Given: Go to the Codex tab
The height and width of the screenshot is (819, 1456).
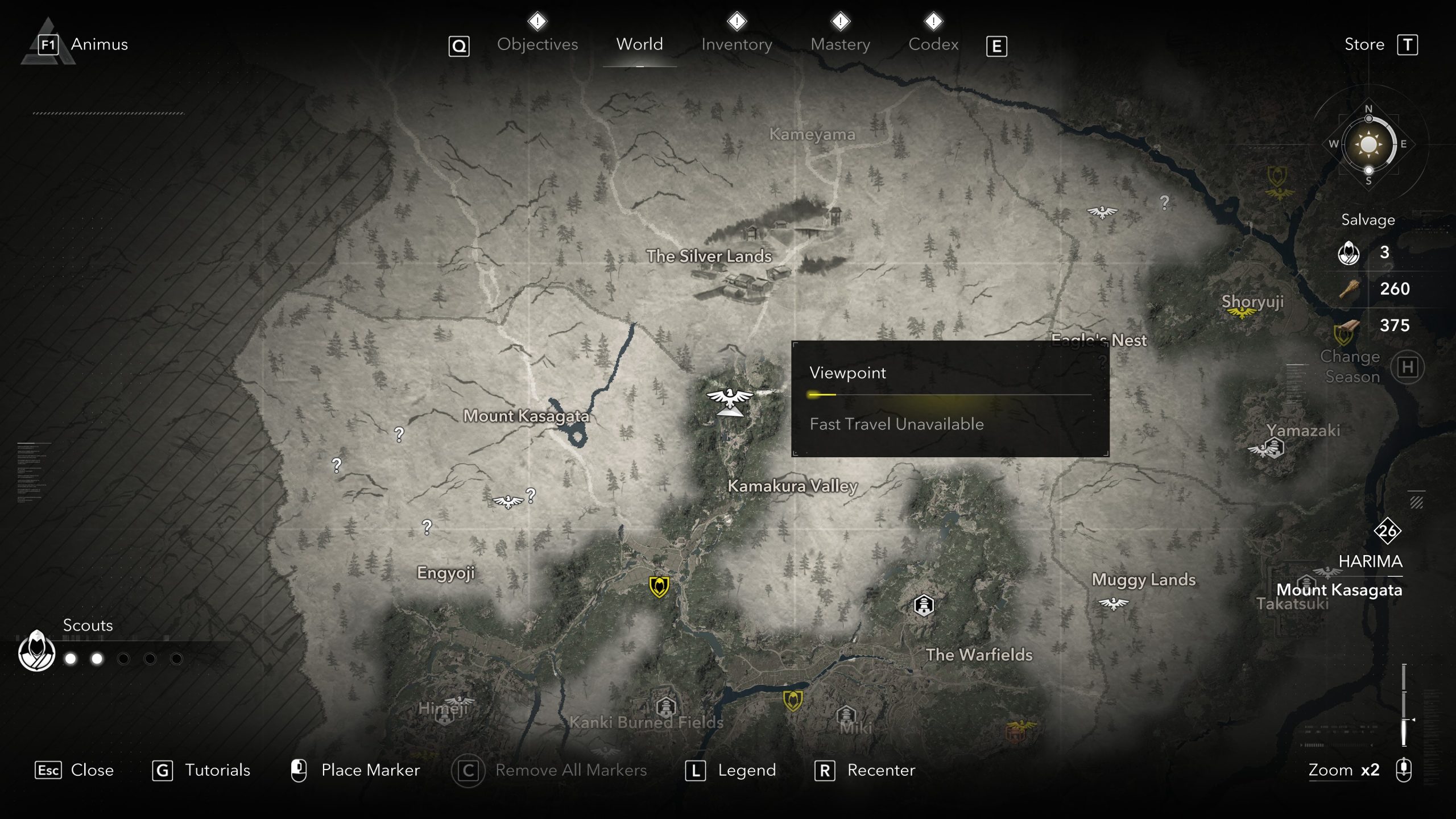Looking at the screenshot, I should point(933,44).
